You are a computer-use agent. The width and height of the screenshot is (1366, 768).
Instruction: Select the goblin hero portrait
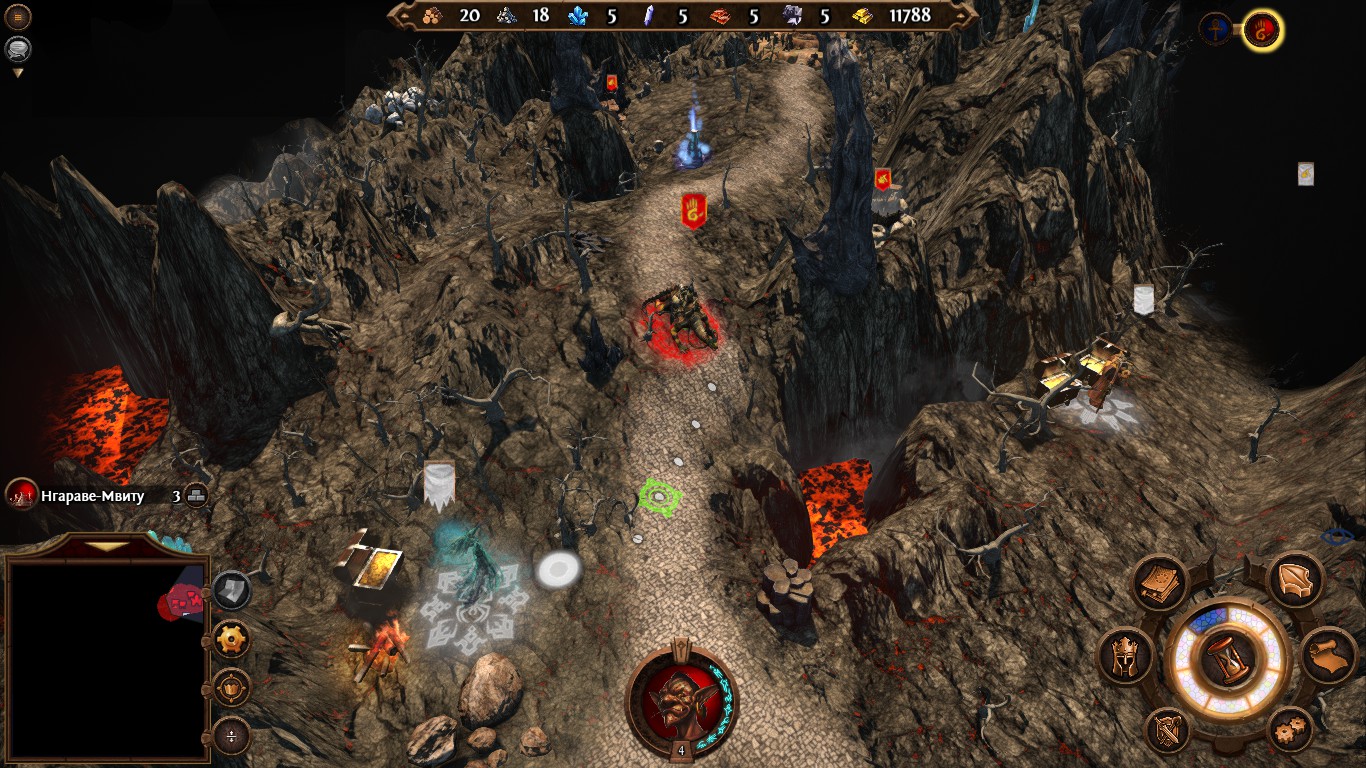point(681,695)
